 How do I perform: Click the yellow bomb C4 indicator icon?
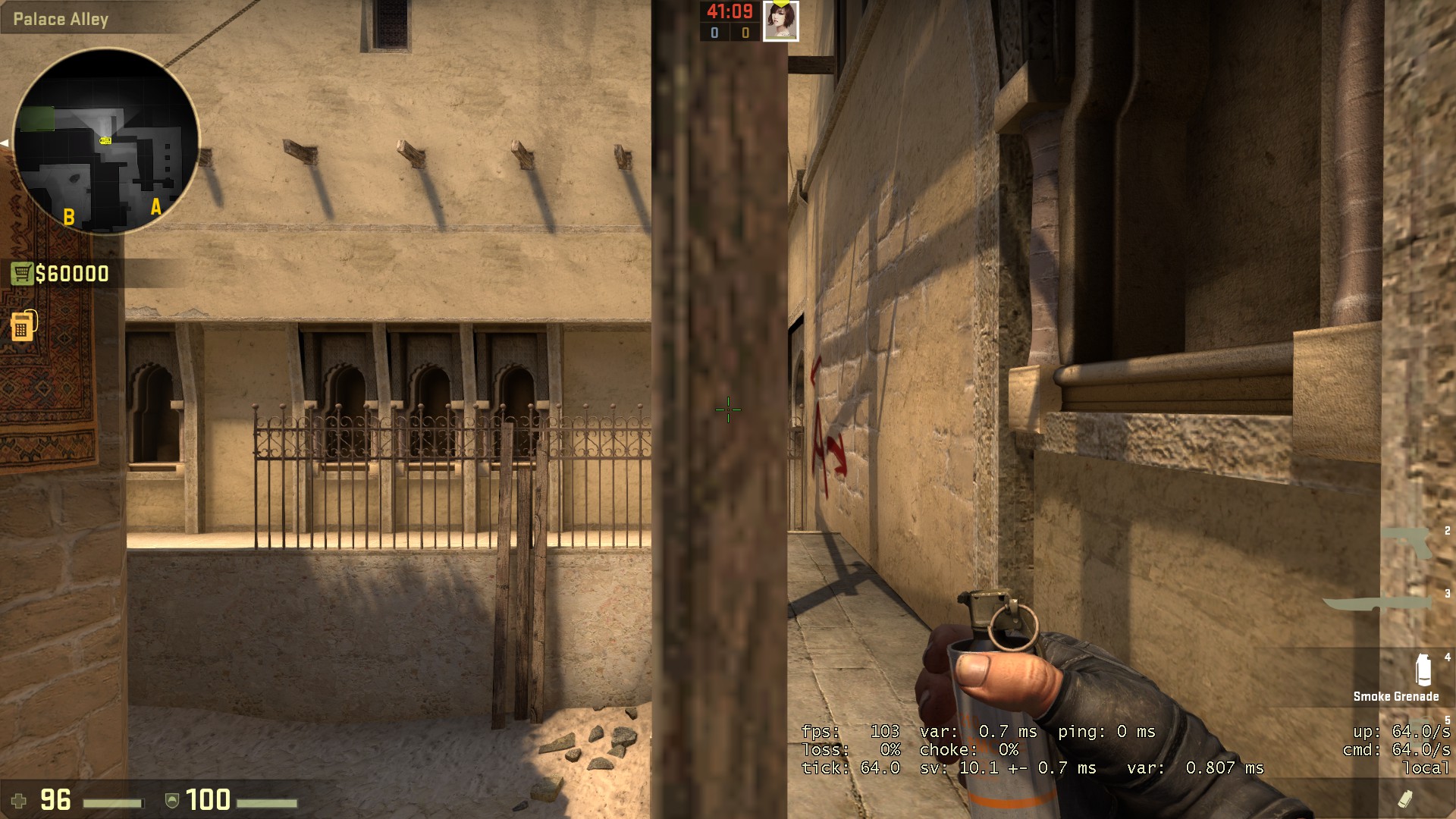[x=23, y=325]
